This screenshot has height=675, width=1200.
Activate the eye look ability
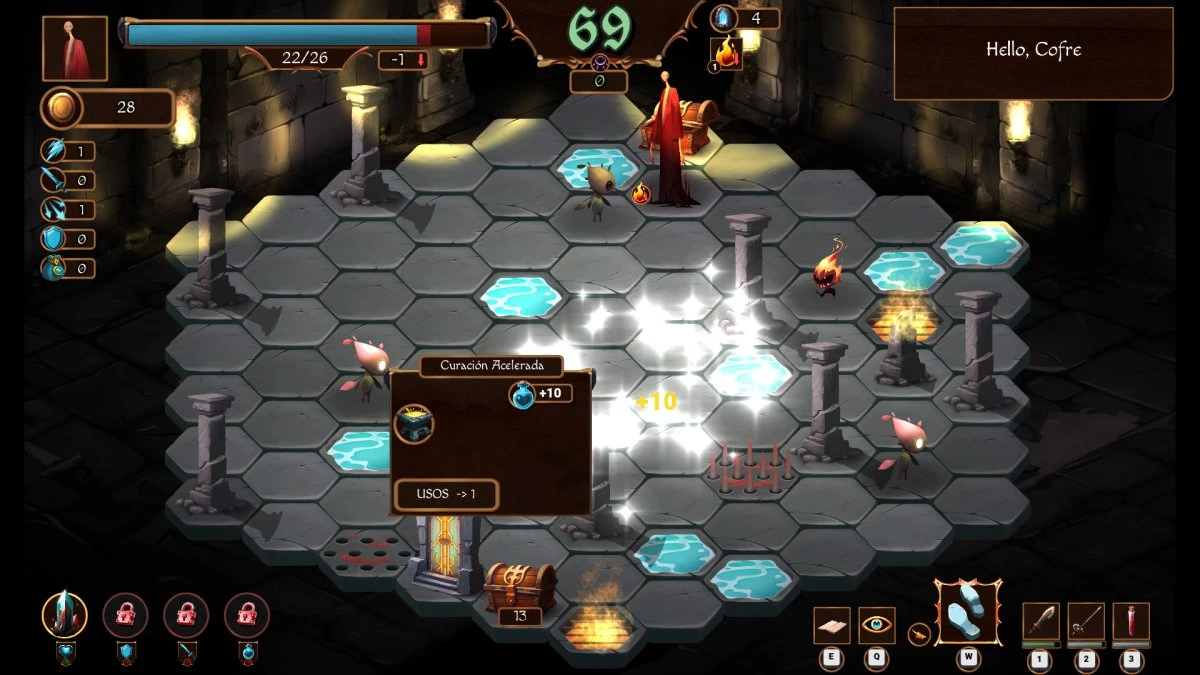877,625
